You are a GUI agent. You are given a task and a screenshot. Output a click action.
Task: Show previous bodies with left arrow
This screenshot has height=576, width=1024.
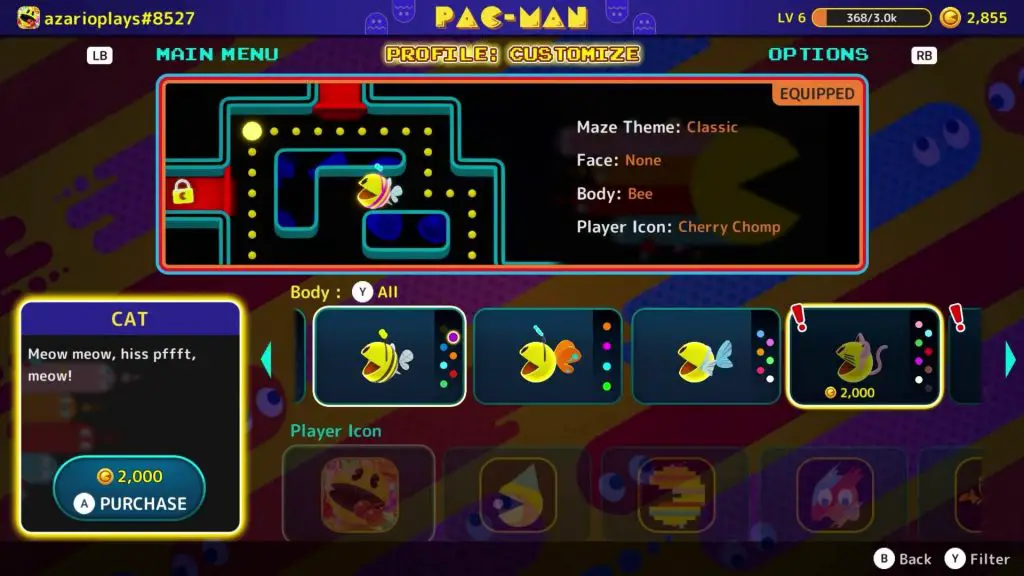(x=266, y=359)
